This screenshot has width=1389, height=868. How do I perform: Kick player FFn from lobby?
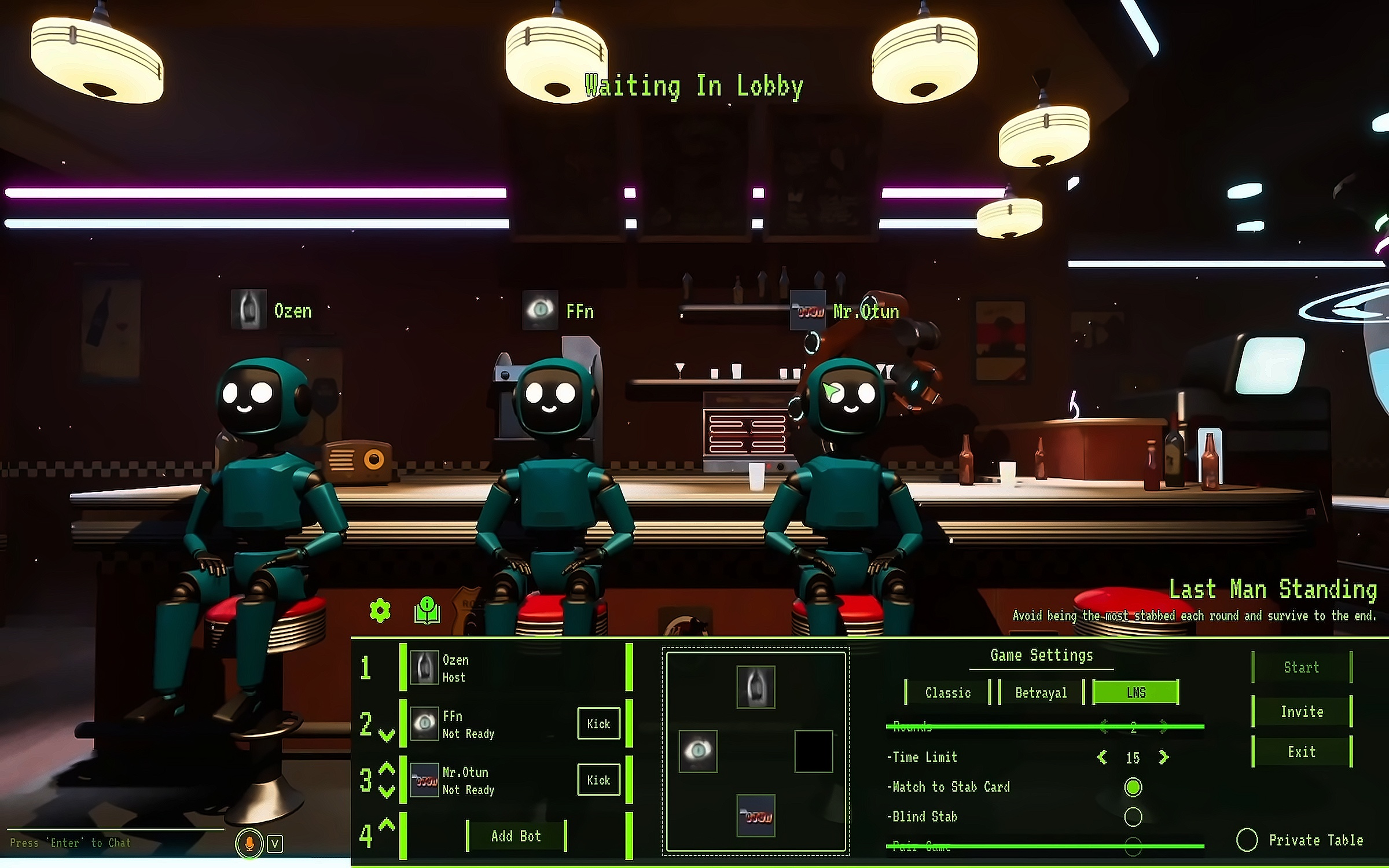[598, 723]
